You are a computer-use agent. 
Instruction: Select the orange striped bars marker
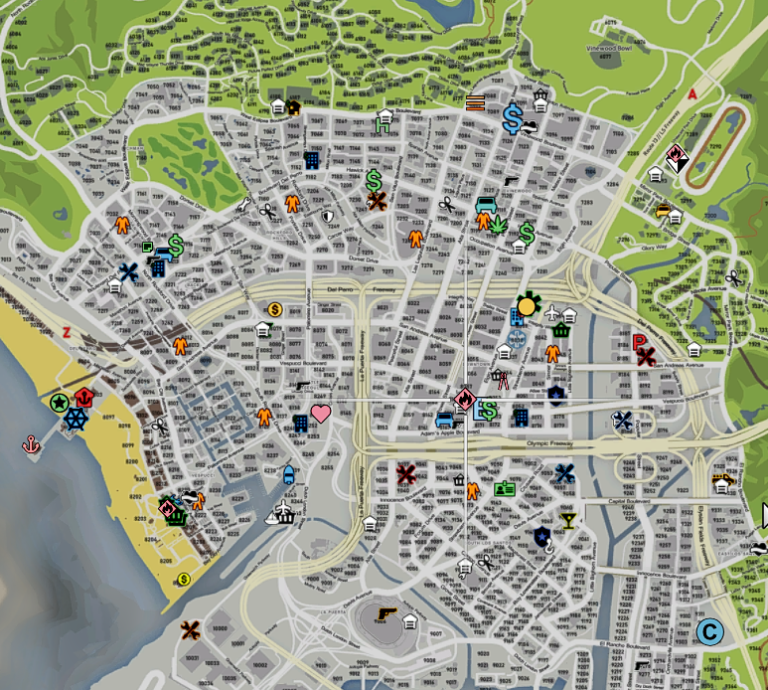(475, 102)
